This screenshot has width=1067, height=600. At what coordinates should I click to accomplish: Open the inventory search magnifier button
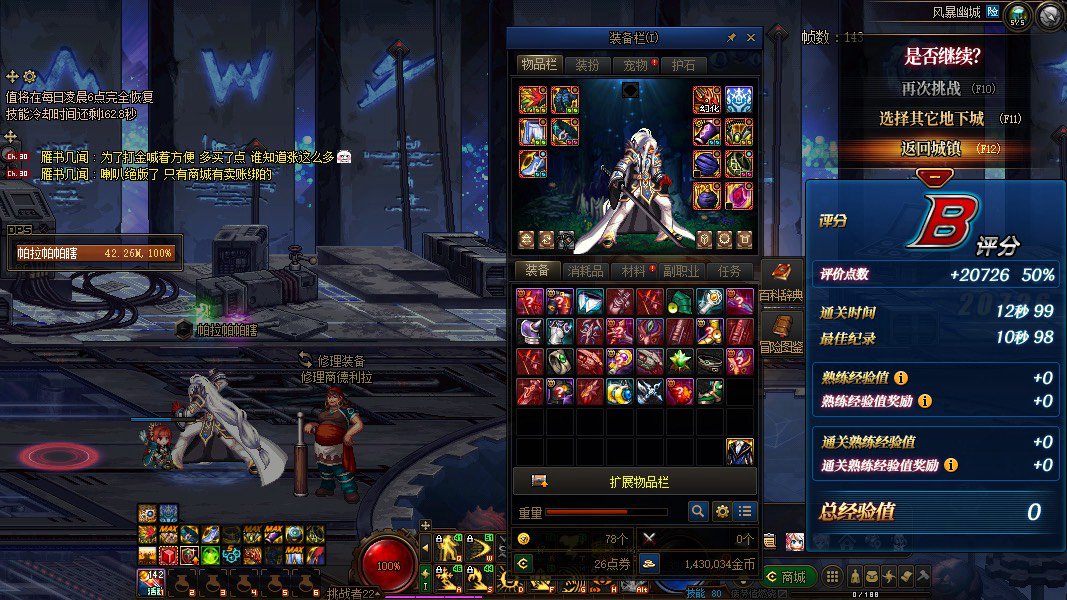pos(698,511)
